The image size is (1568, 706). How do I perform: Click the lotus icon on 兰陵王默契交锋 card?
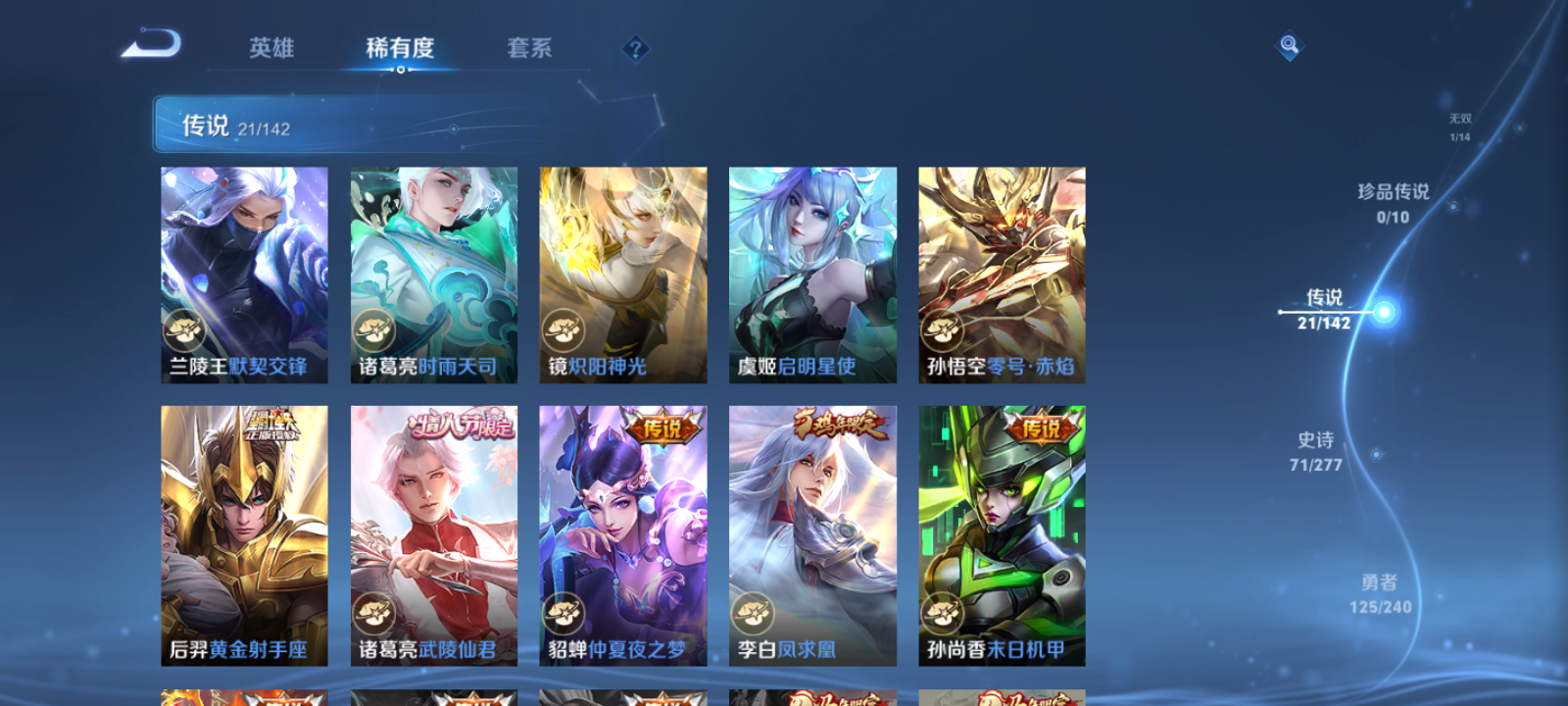[x=185, y=328]
